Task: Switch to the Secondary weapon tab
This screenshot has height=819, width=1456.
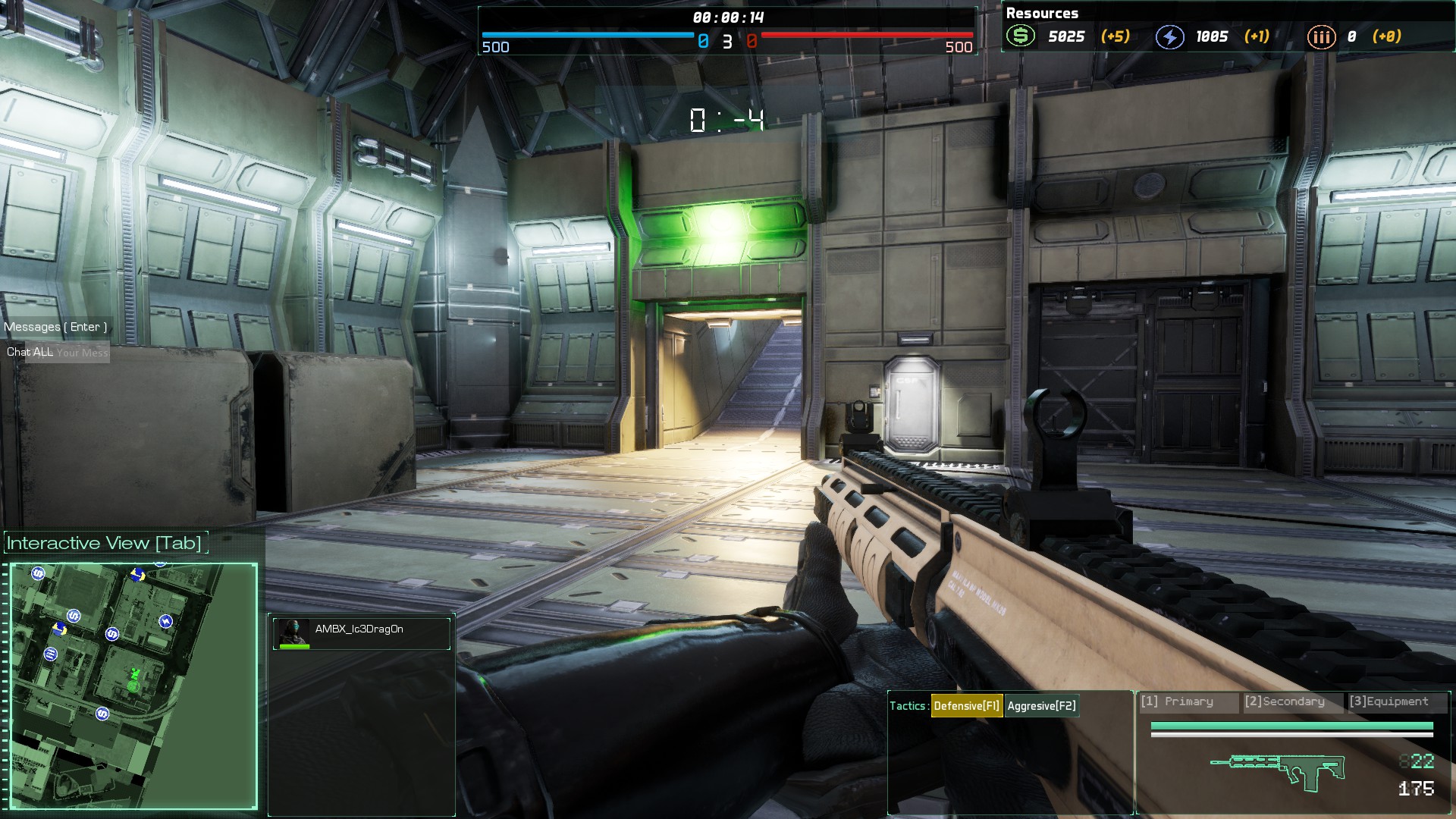Action: 1293,701
